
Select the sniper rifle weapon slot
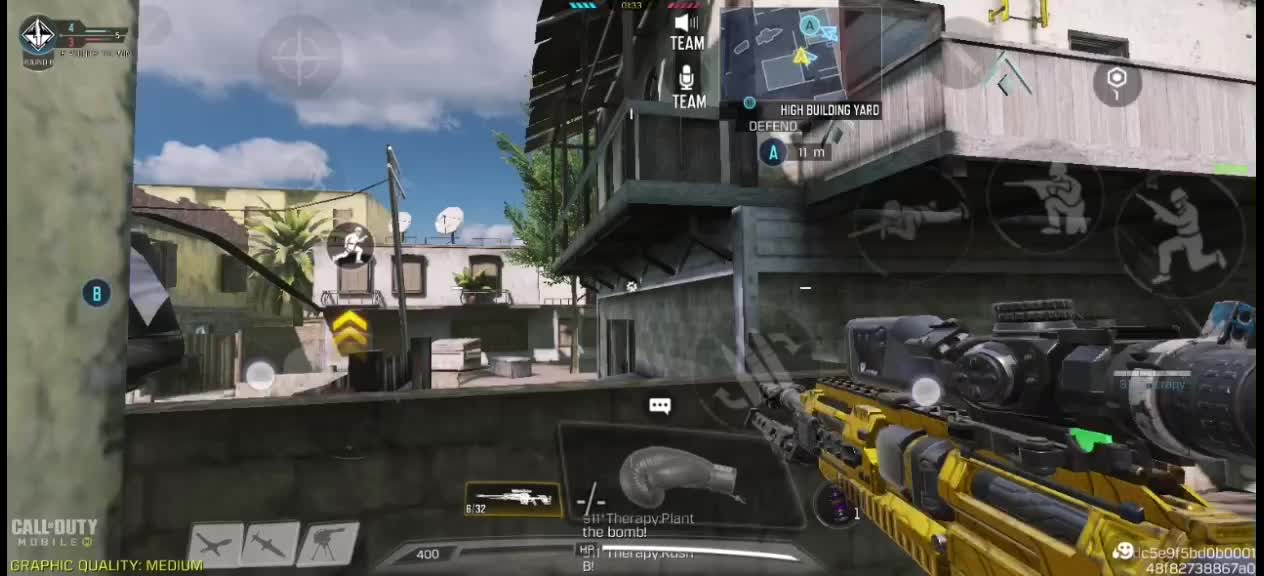click(514, 498)
